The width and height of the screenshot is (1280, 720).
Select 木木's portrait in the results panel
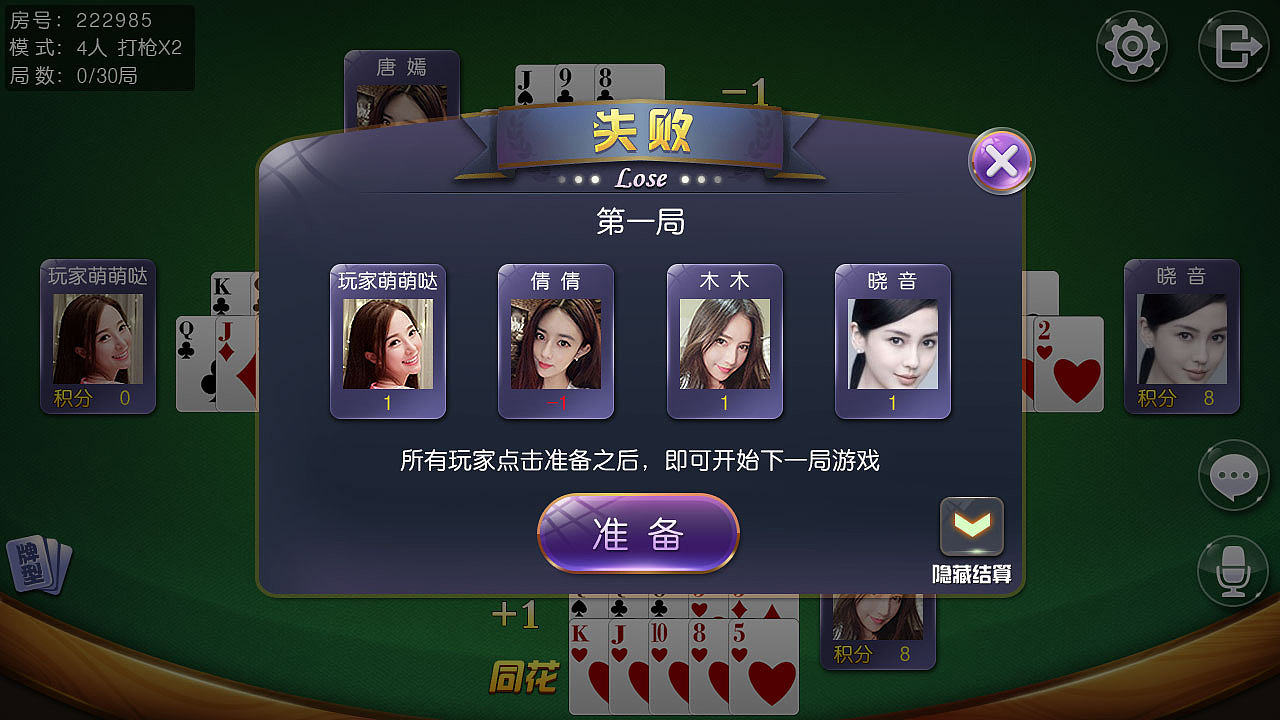pos(724,345)
